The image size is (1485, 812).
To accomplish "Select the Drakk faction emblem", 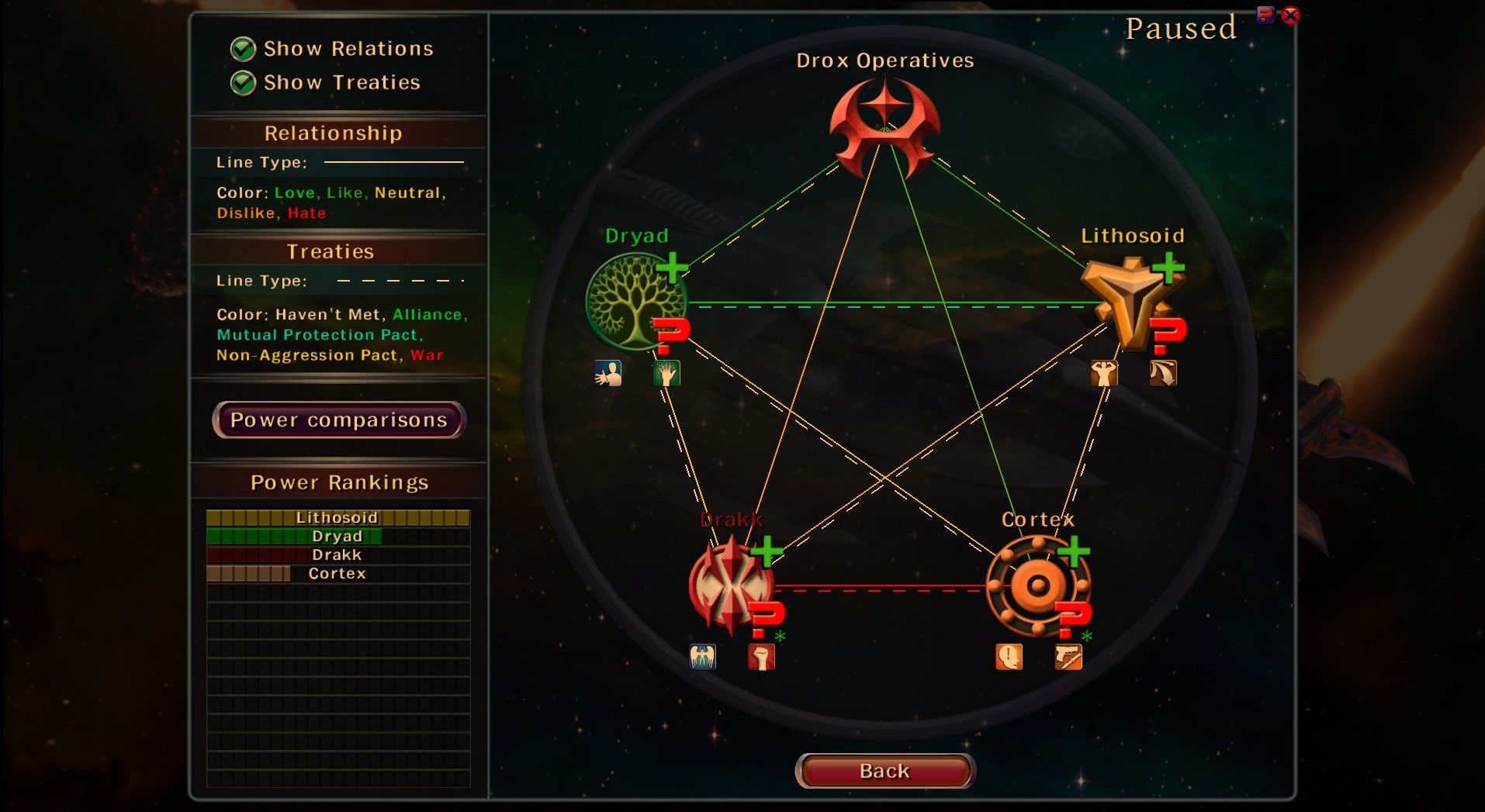I will coord(728,586).
